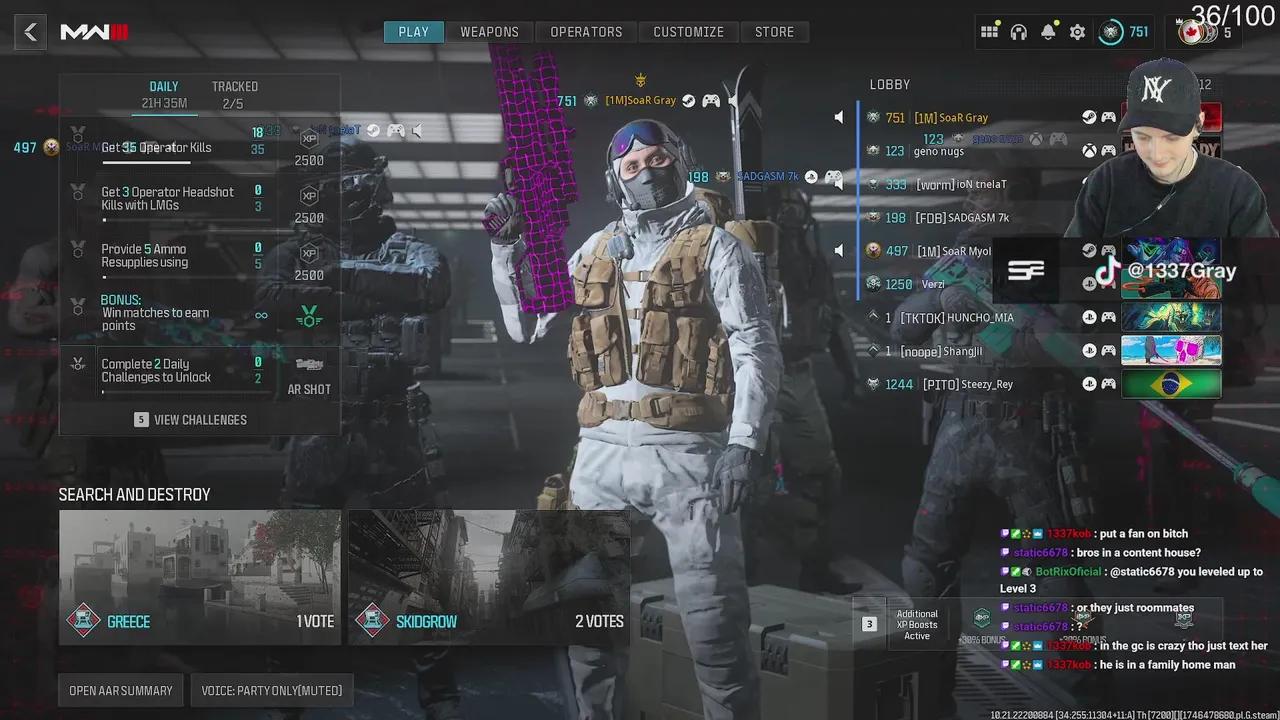Open the social grid icon in the top bar
Screen dimensions: 1280x720
coord(989,31)
